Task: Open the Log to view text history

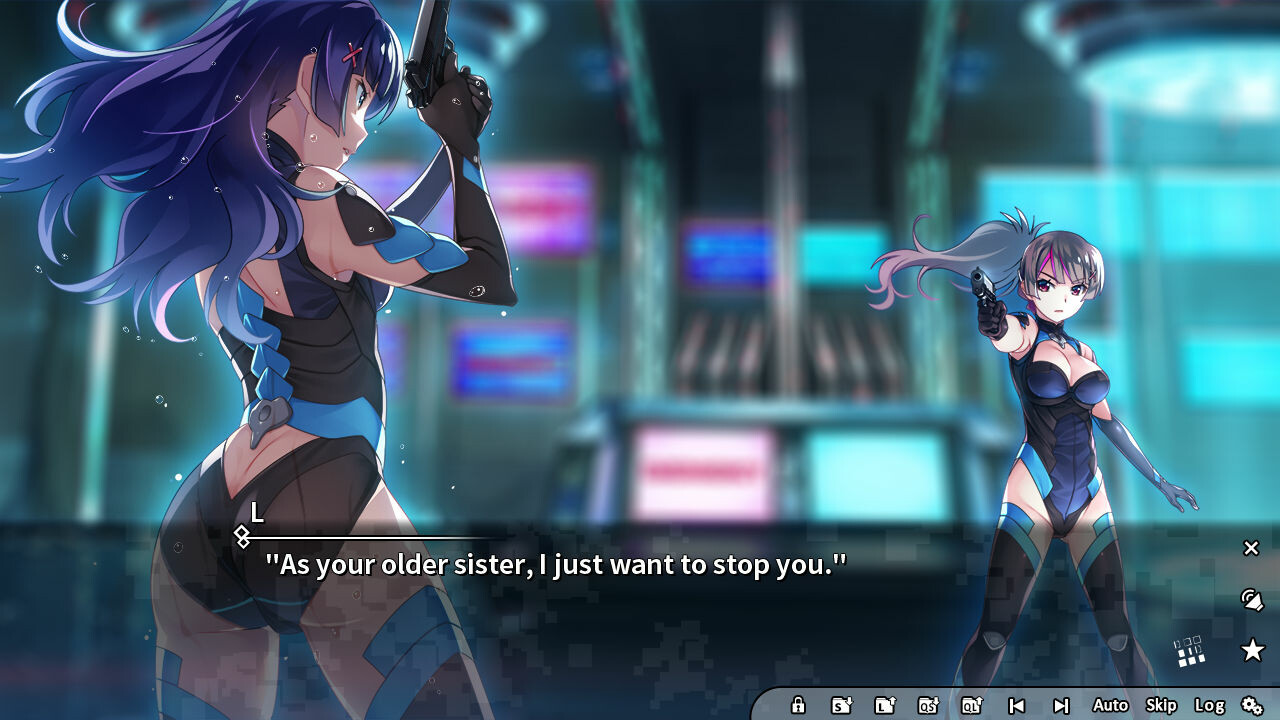Action: (x=1211, y=705)
